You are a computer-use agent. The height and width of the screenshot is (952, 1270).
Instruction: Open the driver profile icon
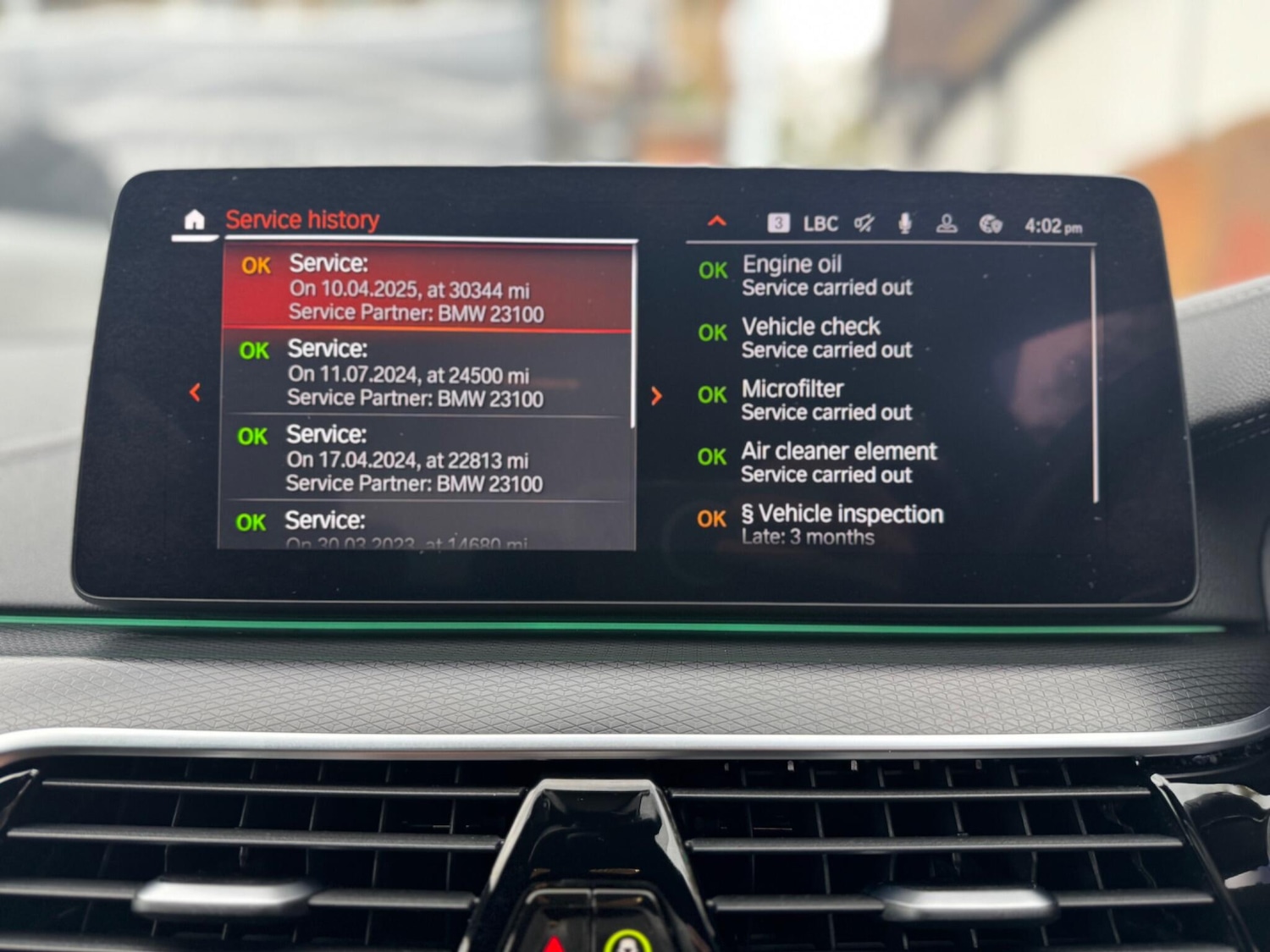coord(947,223)
